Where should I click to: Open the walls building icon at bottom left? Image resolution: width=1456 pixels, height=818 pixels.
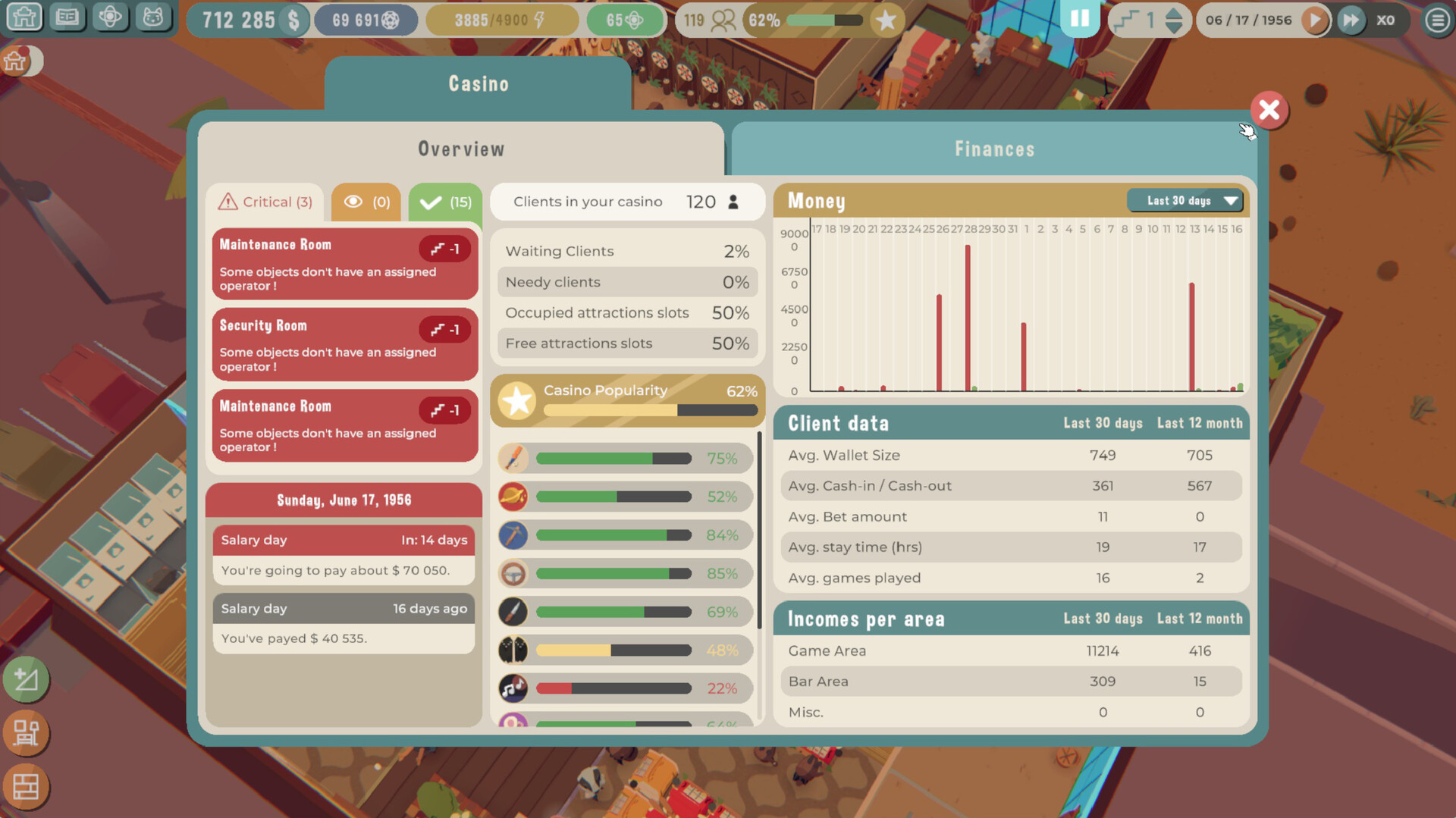26,787
